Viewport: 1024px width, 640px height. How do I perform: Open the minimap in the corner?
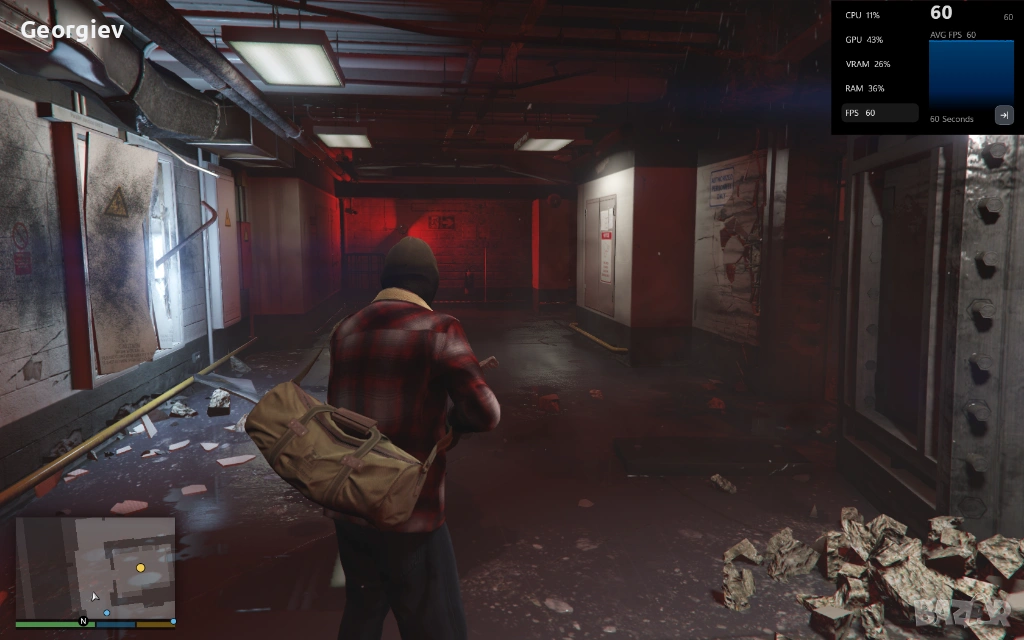[95, 566]
